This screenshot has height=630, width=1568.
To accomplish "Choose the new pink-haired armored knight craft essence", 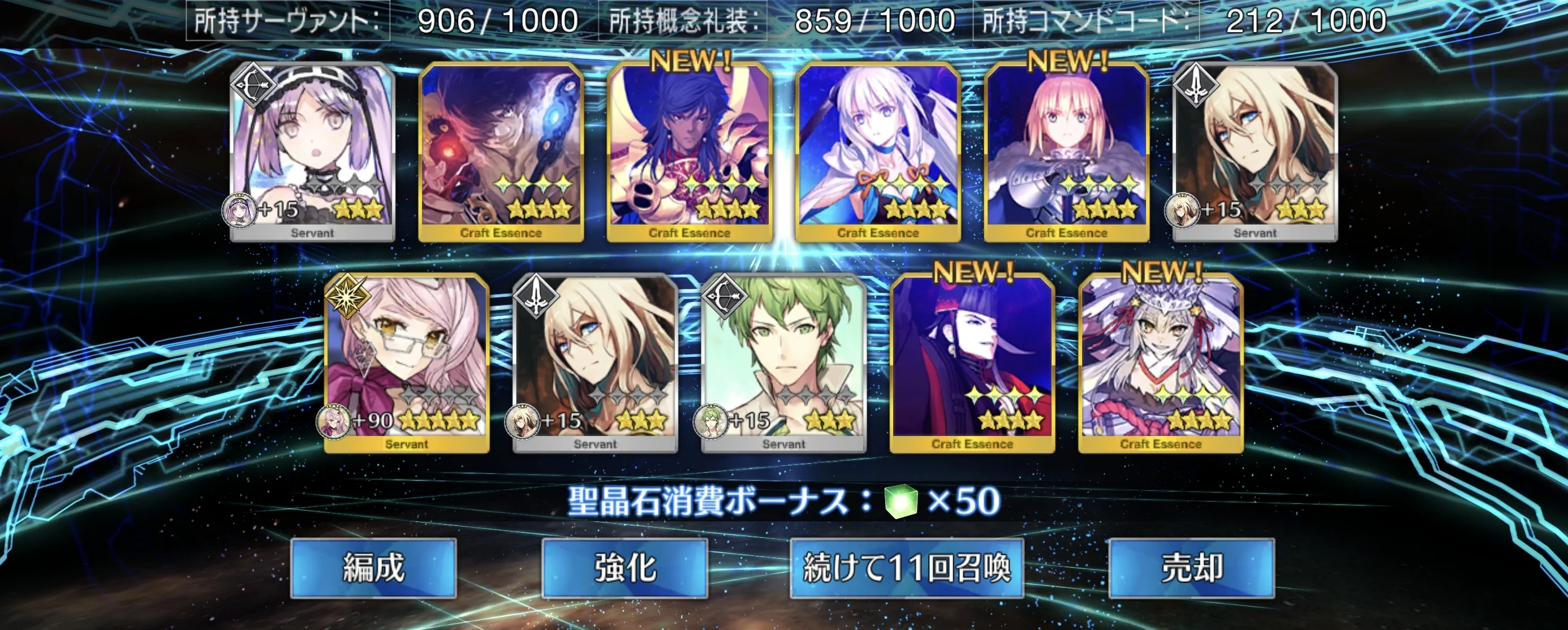I will coord(1066,152).
